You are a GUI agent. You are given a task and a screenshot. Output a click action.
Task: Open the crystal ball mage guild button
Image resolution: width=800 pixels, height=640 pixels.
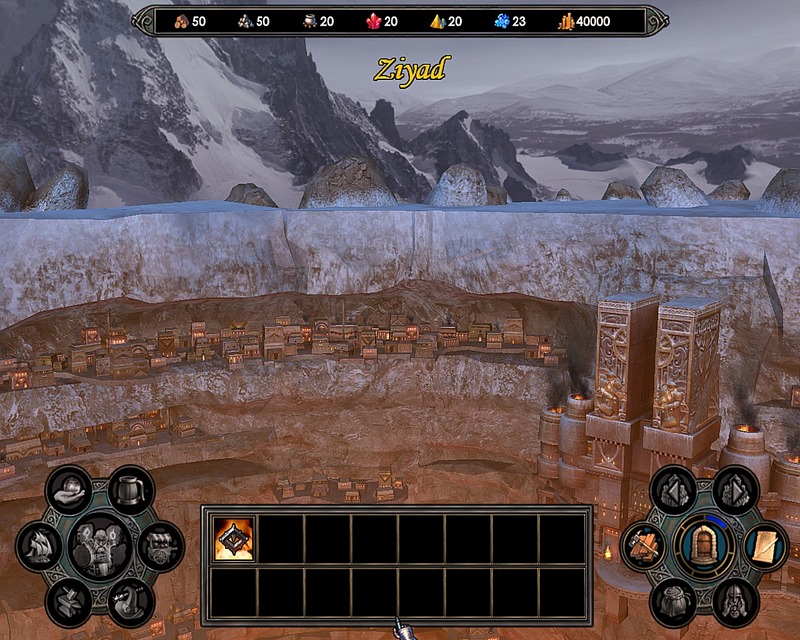pyautogui.click(x=70, y=490)
